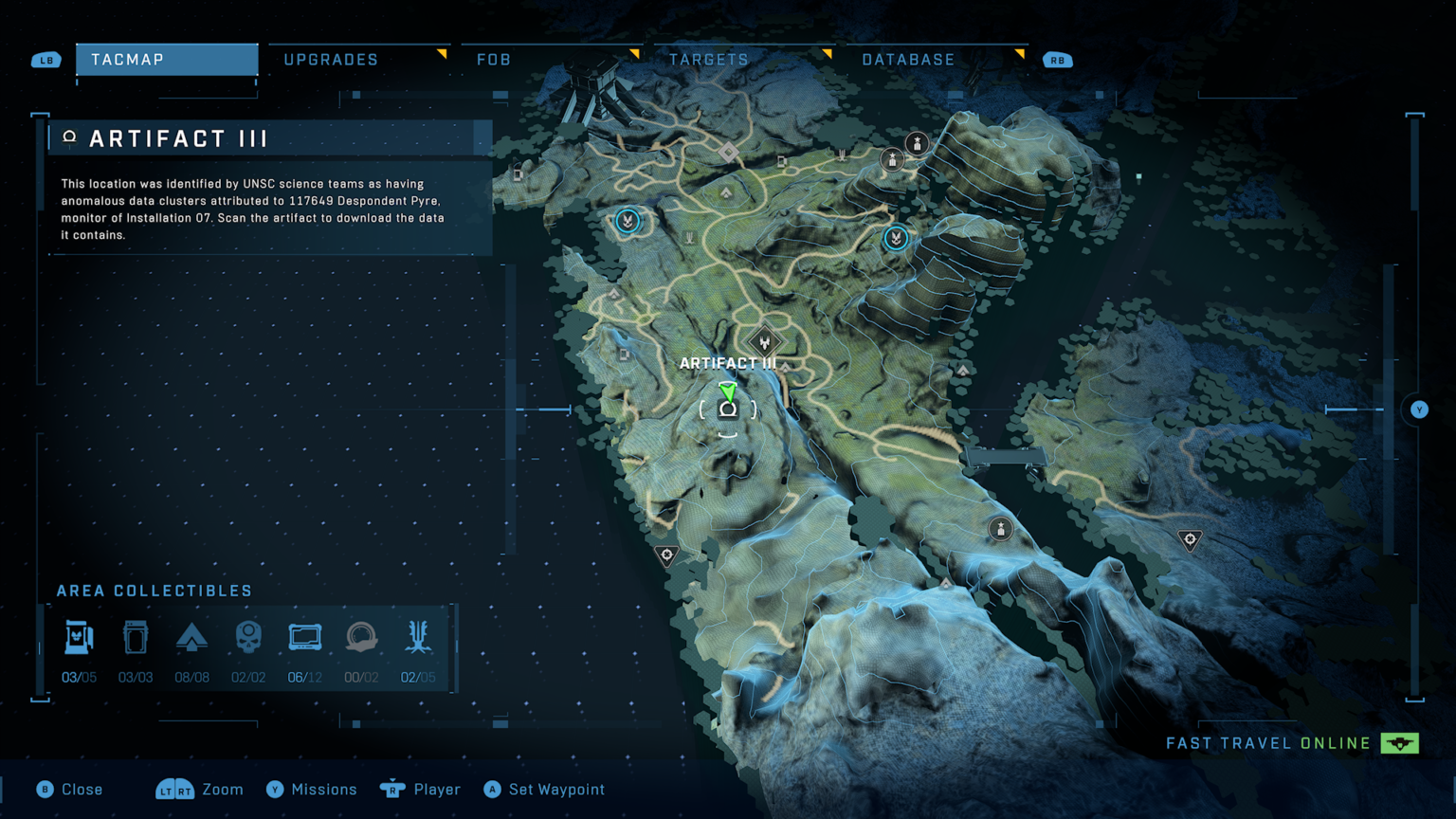Select the Mjolnir Armories collectible icon
This screenshot has height=819, width=1456.
(79, 637)
